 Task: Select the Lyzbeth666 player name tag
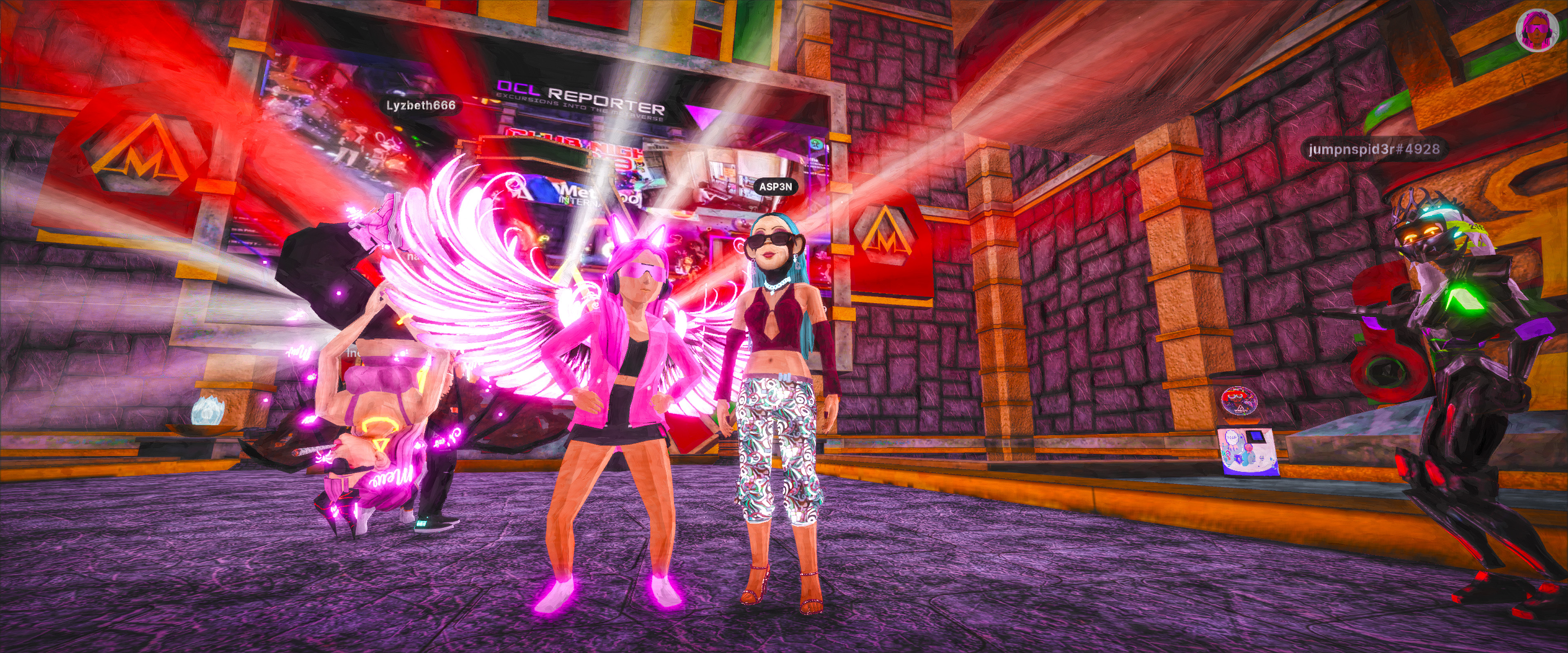[x=421, y=105]
